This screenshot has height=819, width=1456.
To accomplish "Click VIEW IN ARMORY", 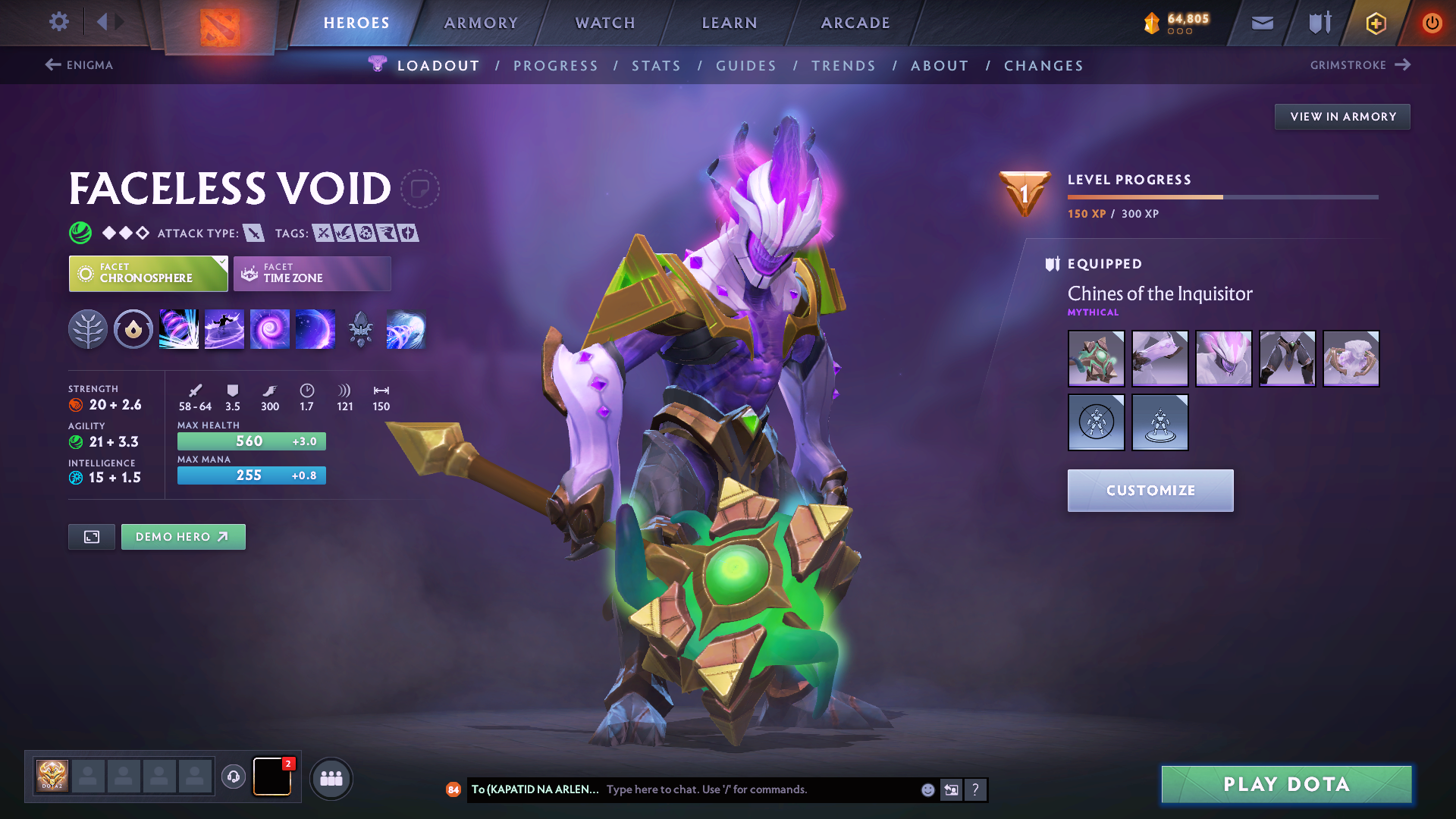I will pos(1342,116).
